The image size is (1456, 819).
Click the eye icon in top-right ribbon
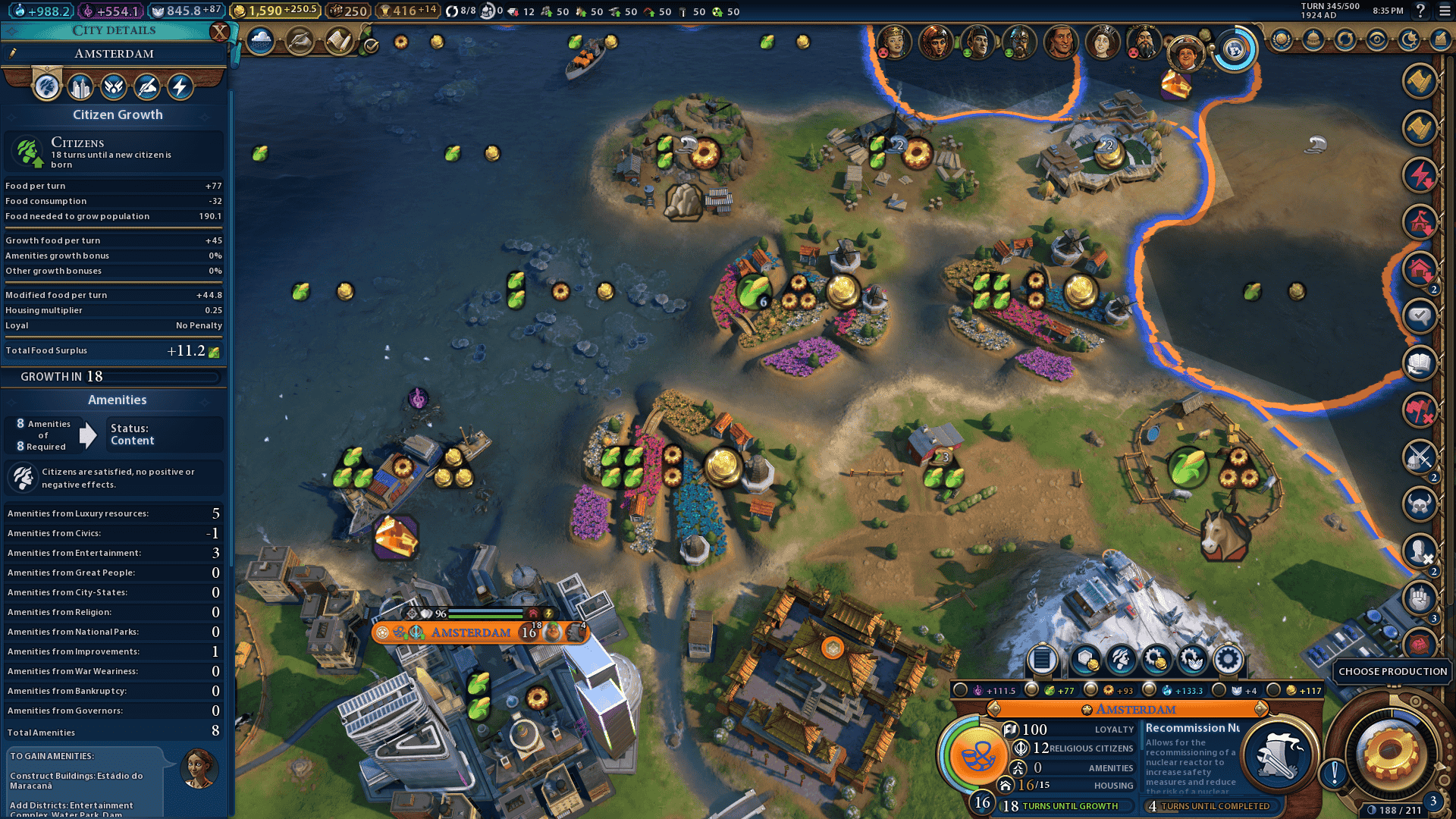pos(1376,39)
